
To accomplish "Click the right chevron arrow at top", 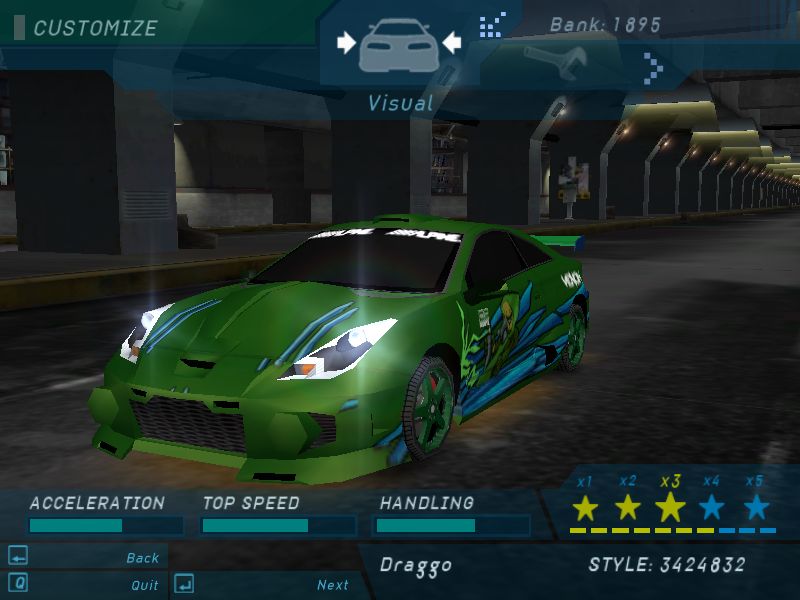I will [653, 67].
